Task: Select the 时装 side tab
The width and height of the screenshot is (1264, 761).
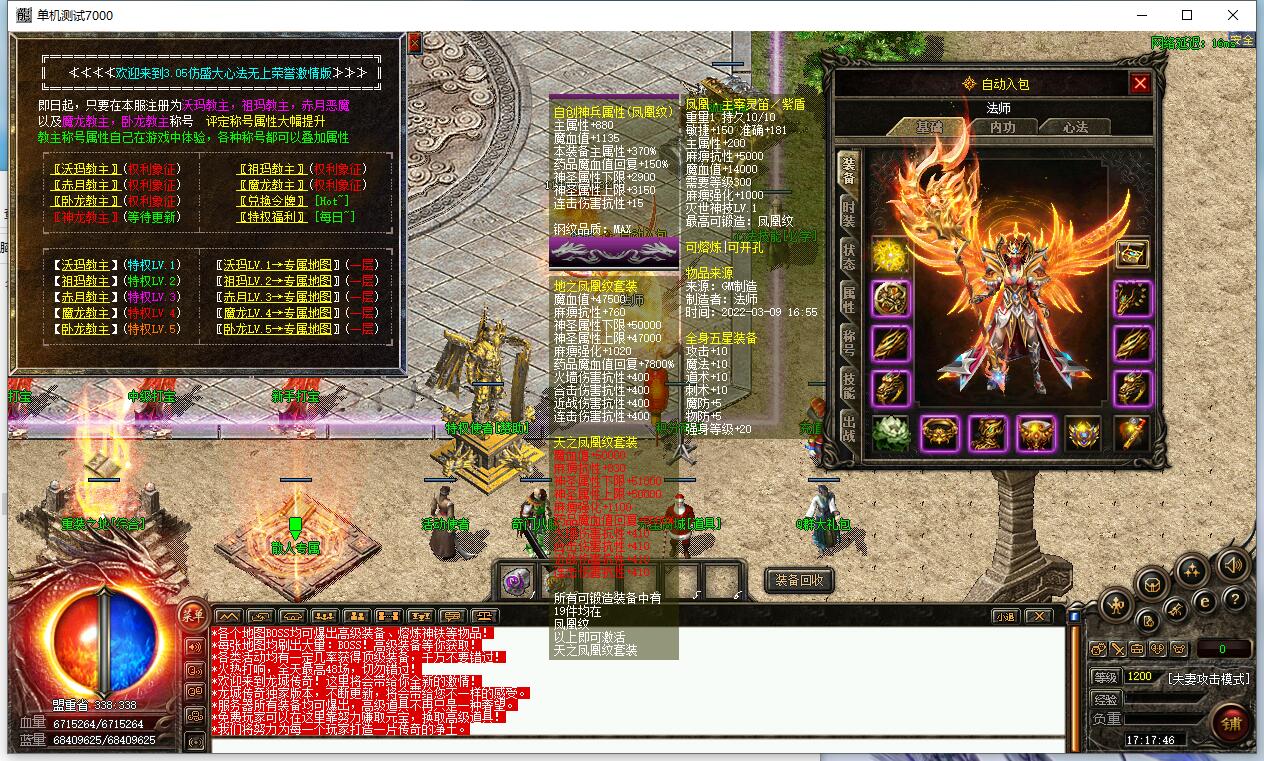Action: (x=848, y=211)
